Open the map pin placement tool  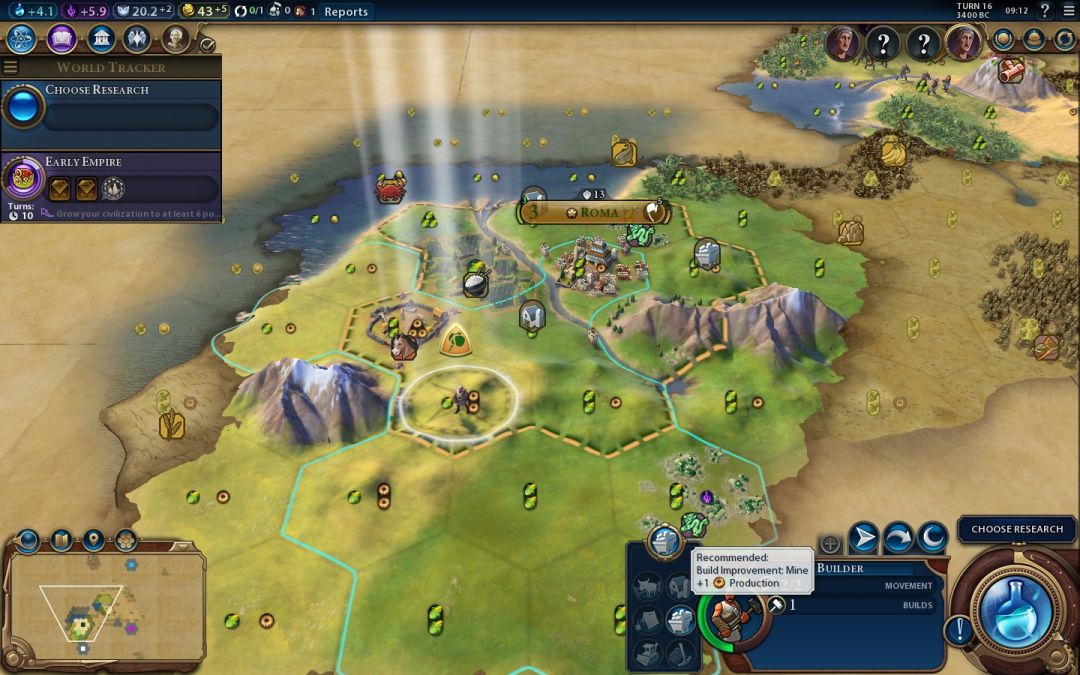point(93,541)
